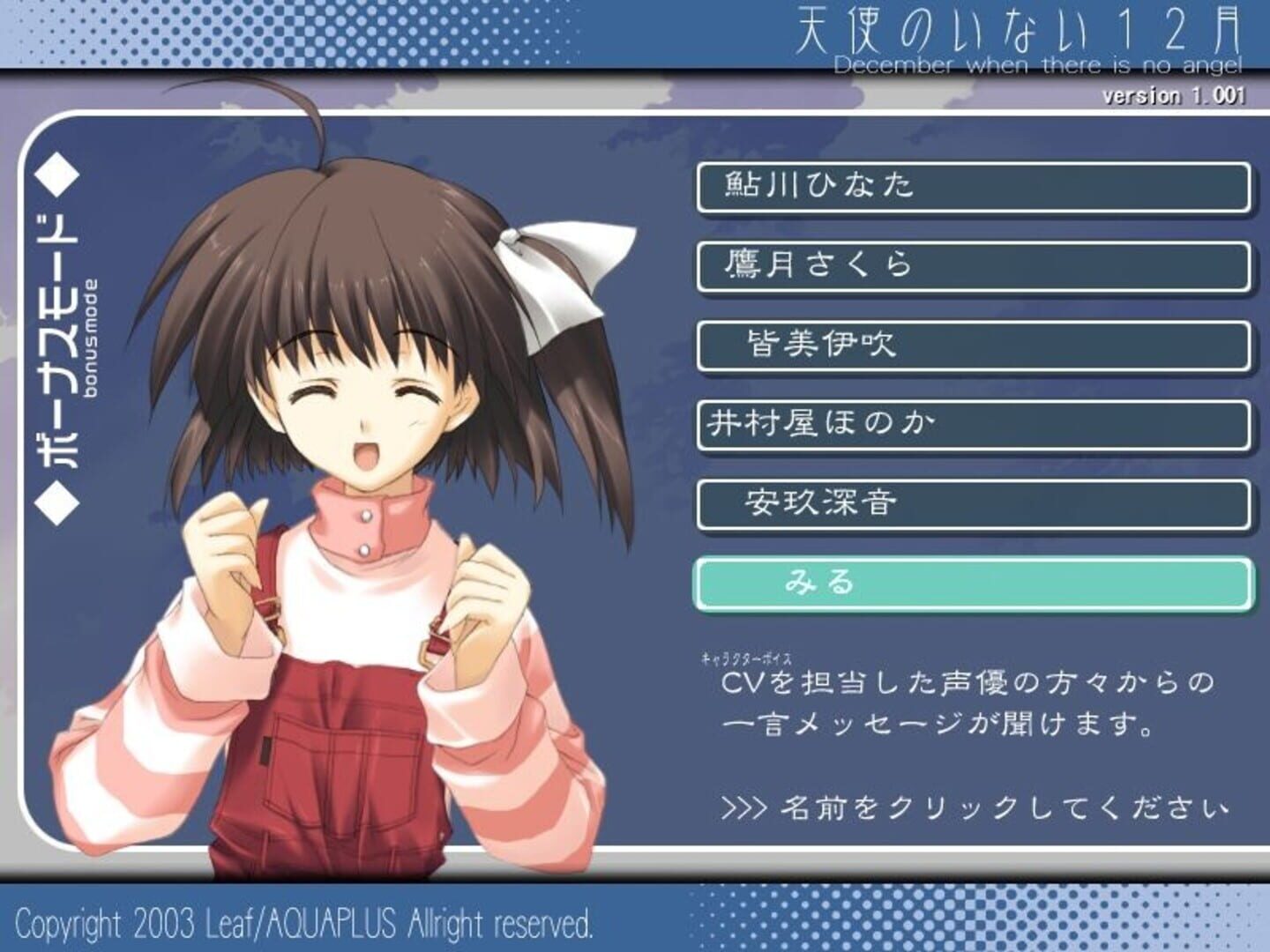Click the Copyright 2003 Leaf/AQUAPLUS text
This screenshot has width=1270, height=952.
click(300, 924)
